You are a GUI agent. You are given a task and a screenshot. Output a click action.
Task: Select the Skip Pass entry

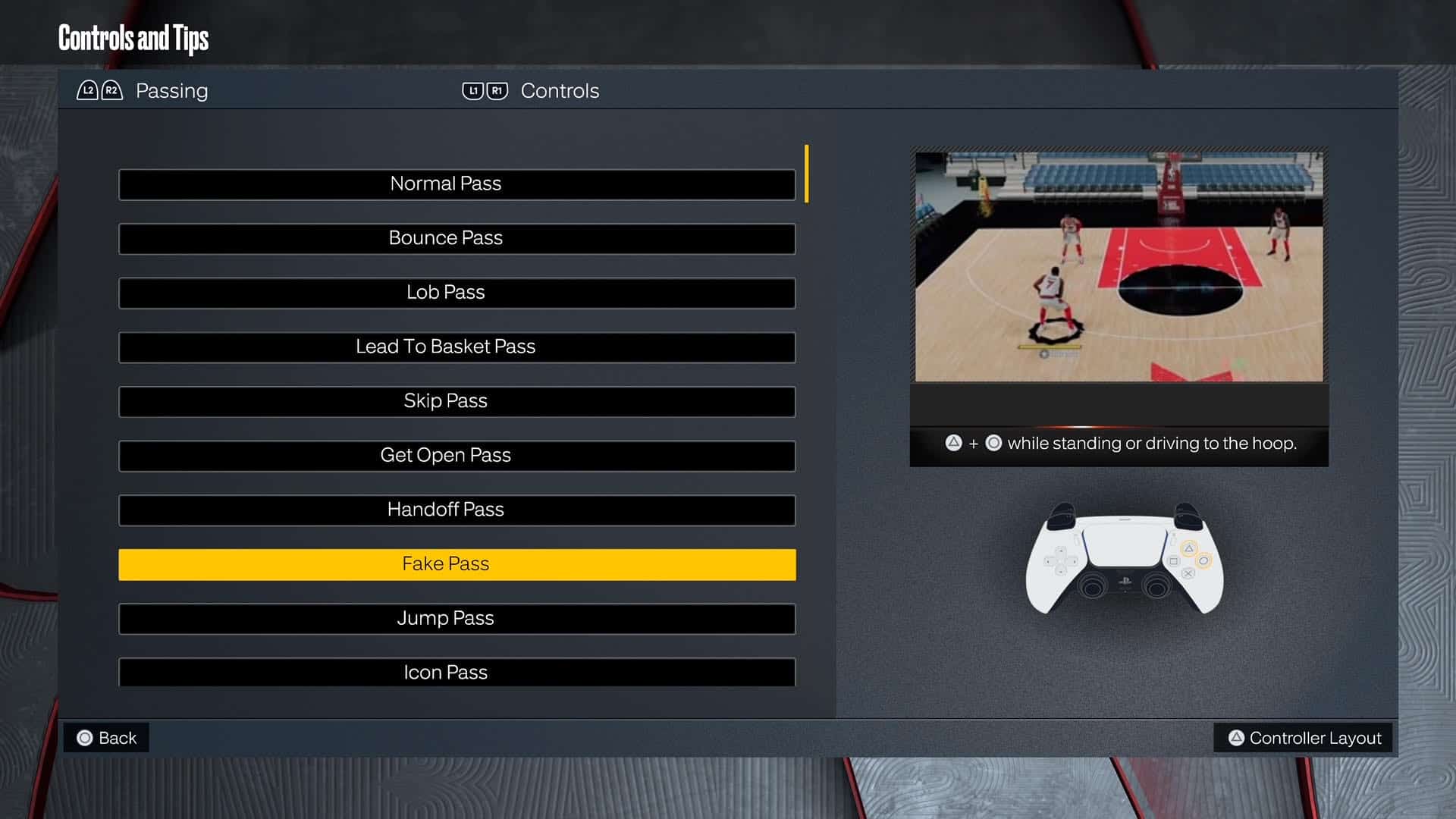coord(456,401)
